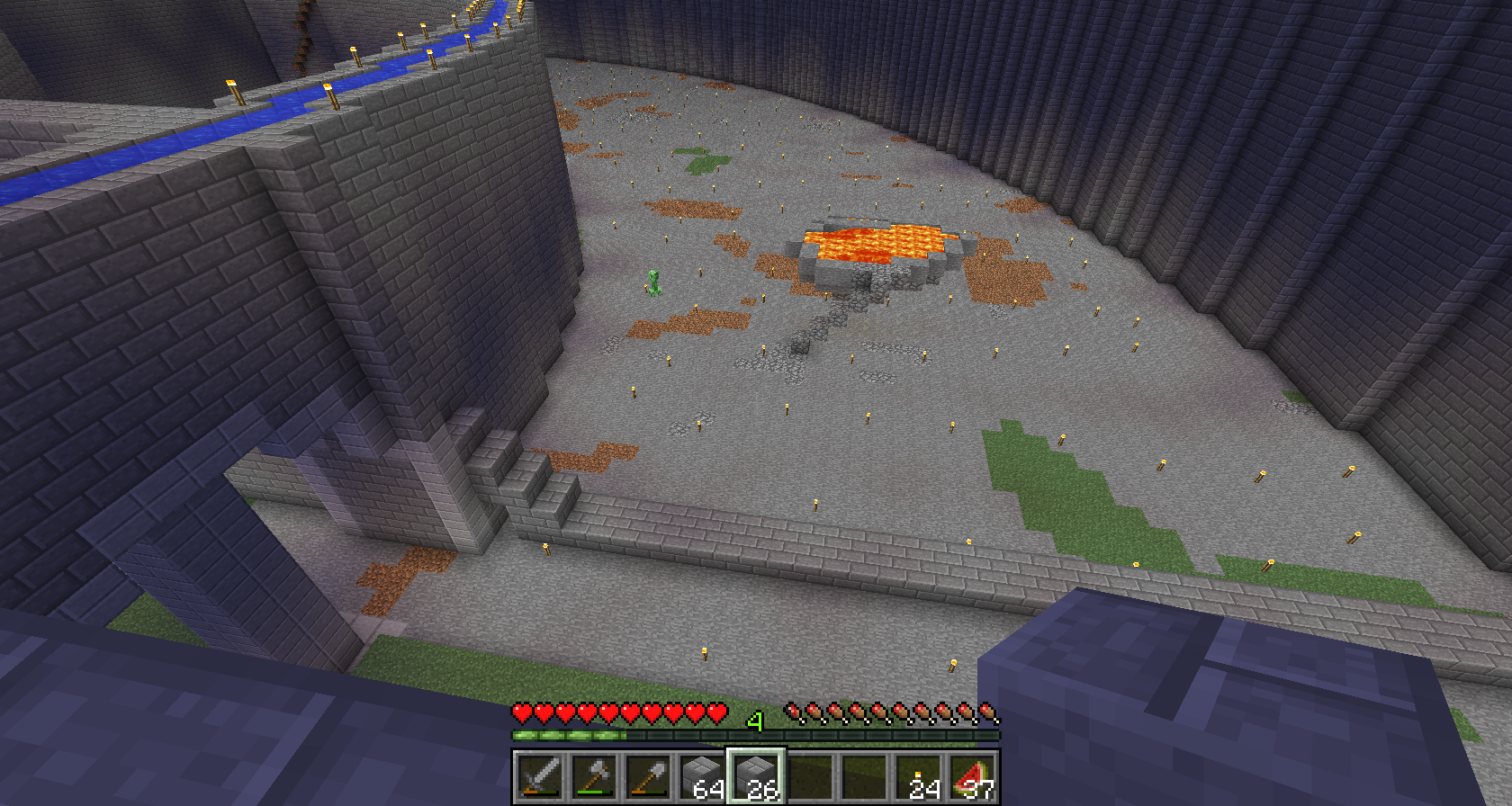
Task: Select the iron sword hotbar slot
Action: (x=540, y=776)
